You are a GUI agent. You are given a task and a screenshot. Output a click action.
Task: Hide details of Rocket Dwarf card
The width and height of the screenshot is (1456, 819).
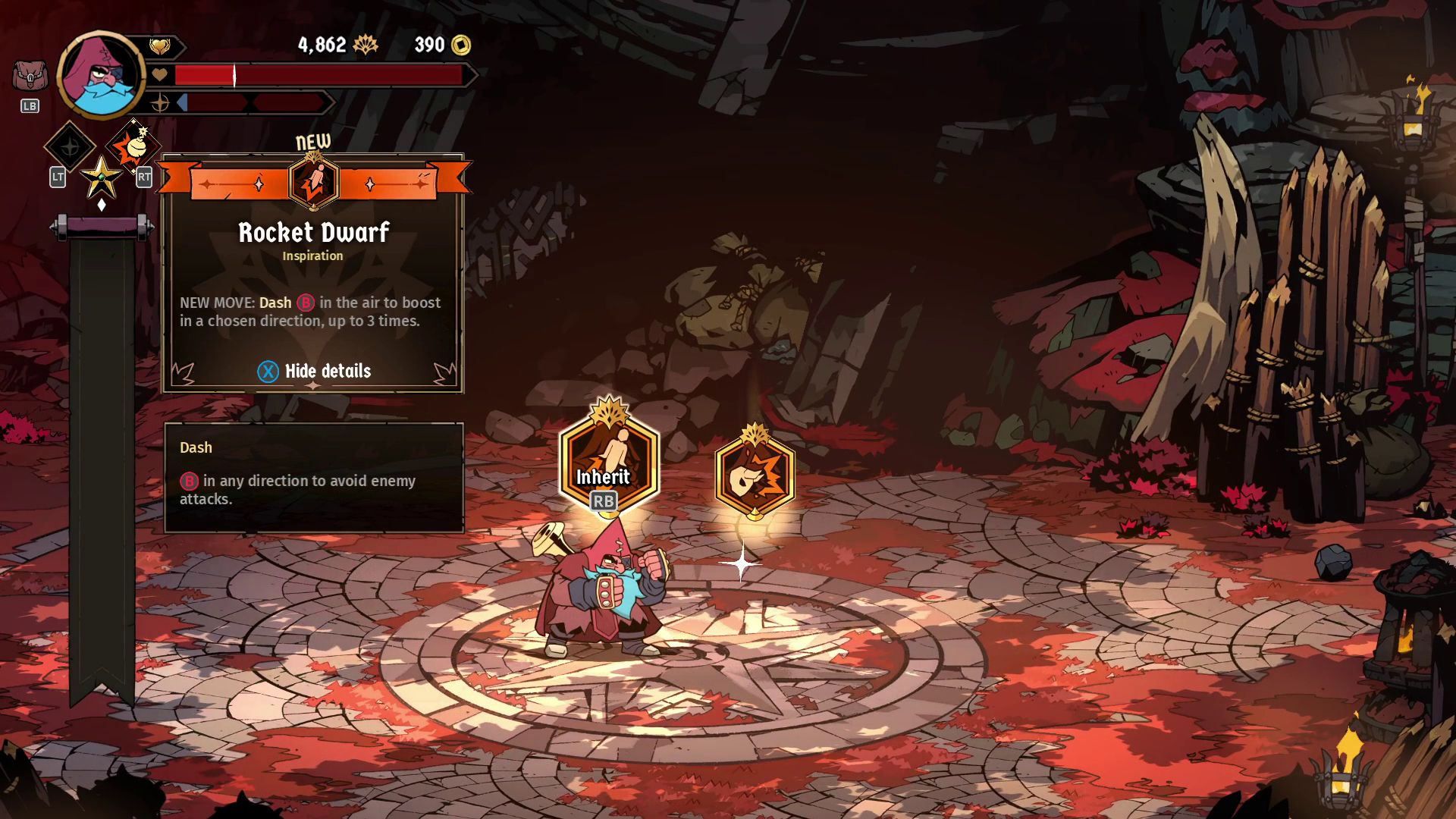(x=314, y=371)
